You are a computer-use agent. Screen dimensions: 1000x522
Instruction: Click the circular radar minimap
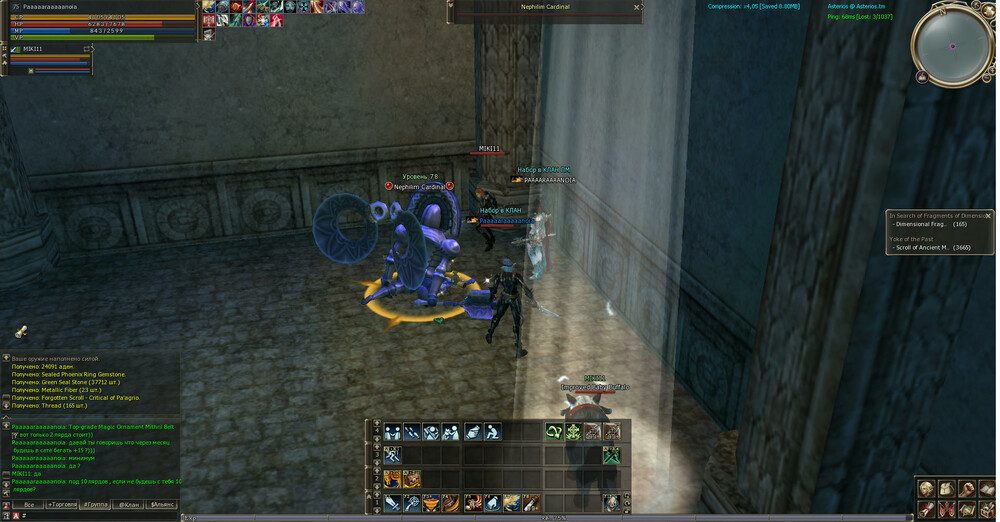[951, 46]
